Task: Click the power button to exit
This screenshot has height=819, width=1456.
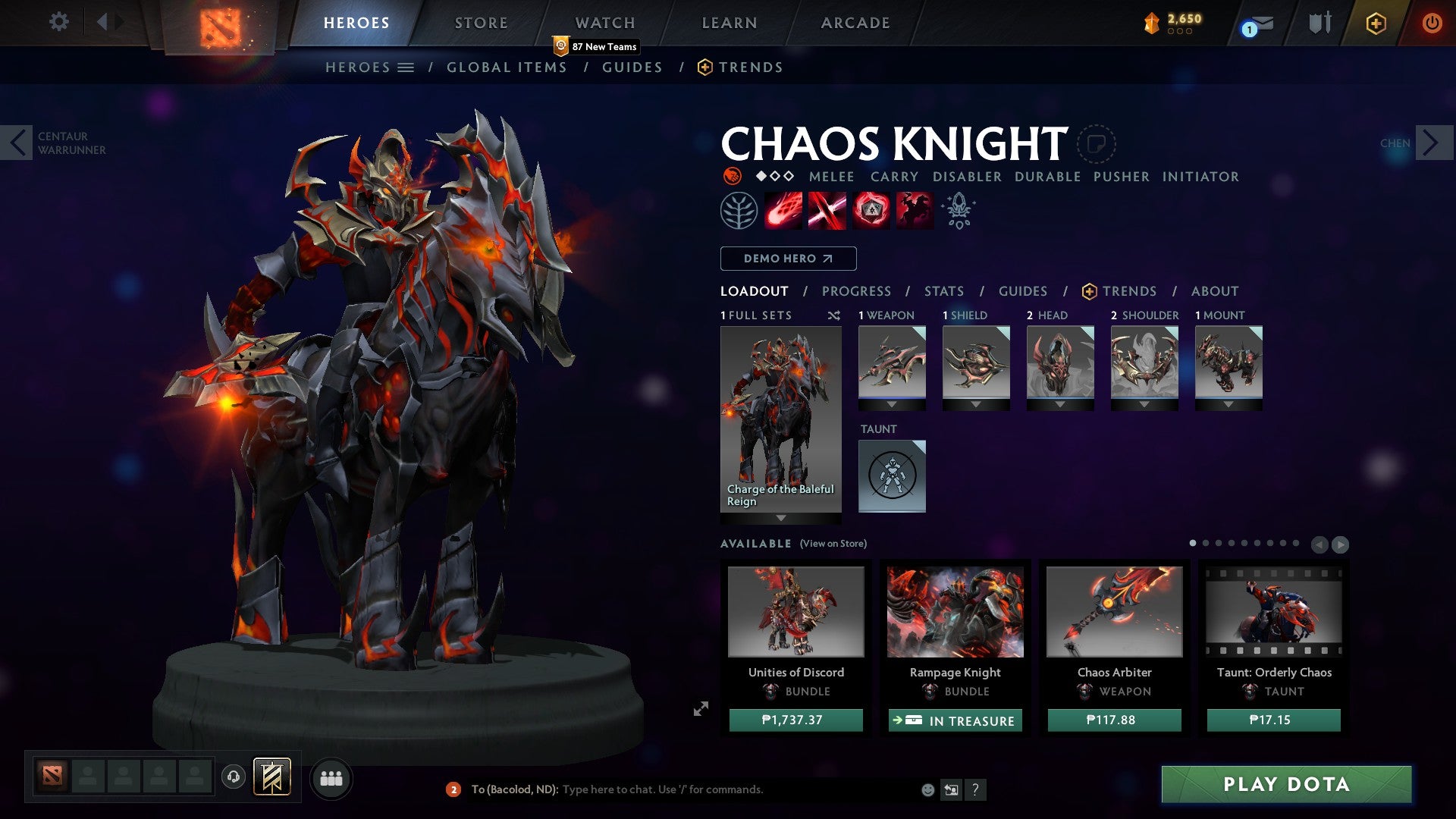Action: click(x=1432, y=23)
